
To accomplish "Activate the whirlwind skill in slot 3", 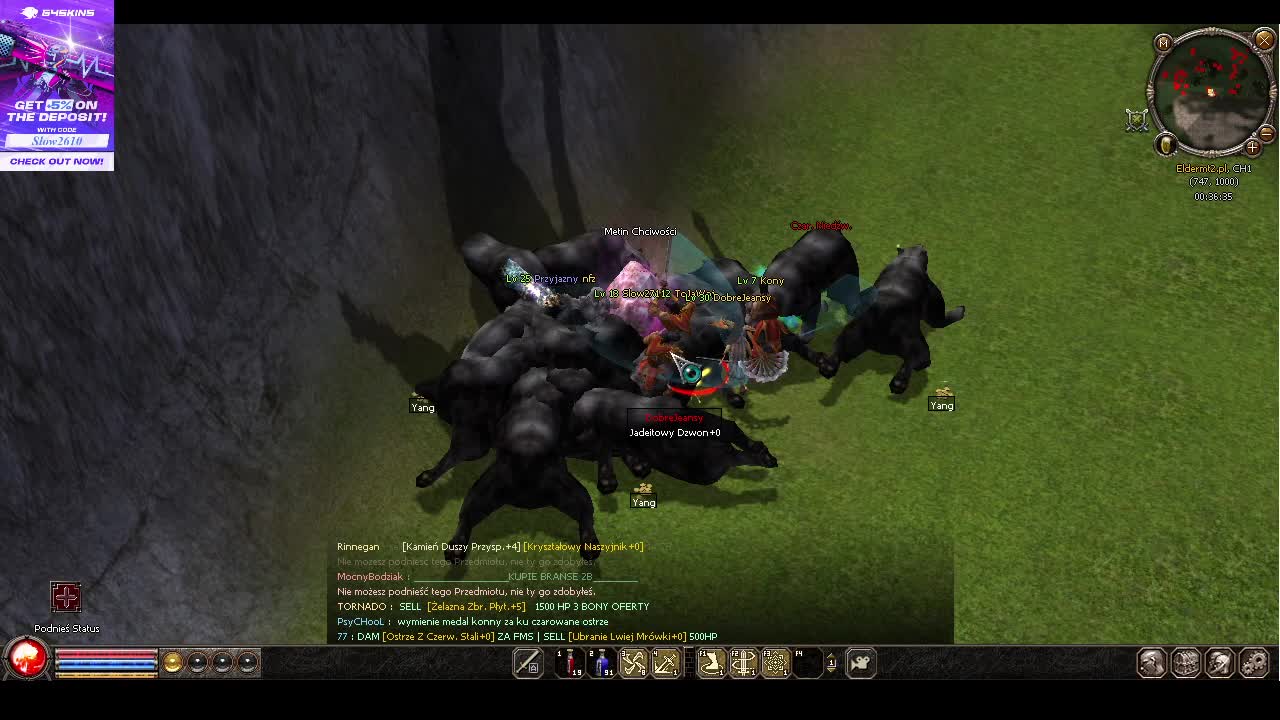I will (x=634, y=662).
